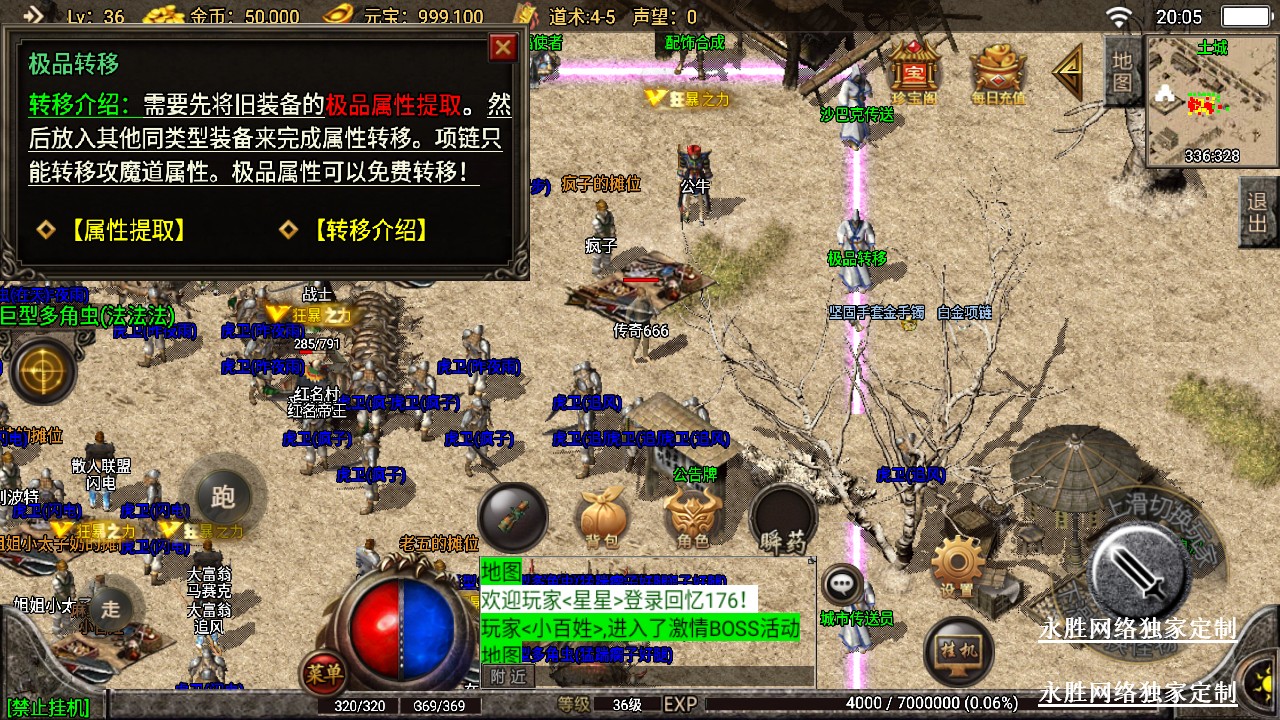Switch to 走 walk mode
Image resolution: width=1280 pixels, height=720 pixels.
pyautogui.click(x=110, y=606)
